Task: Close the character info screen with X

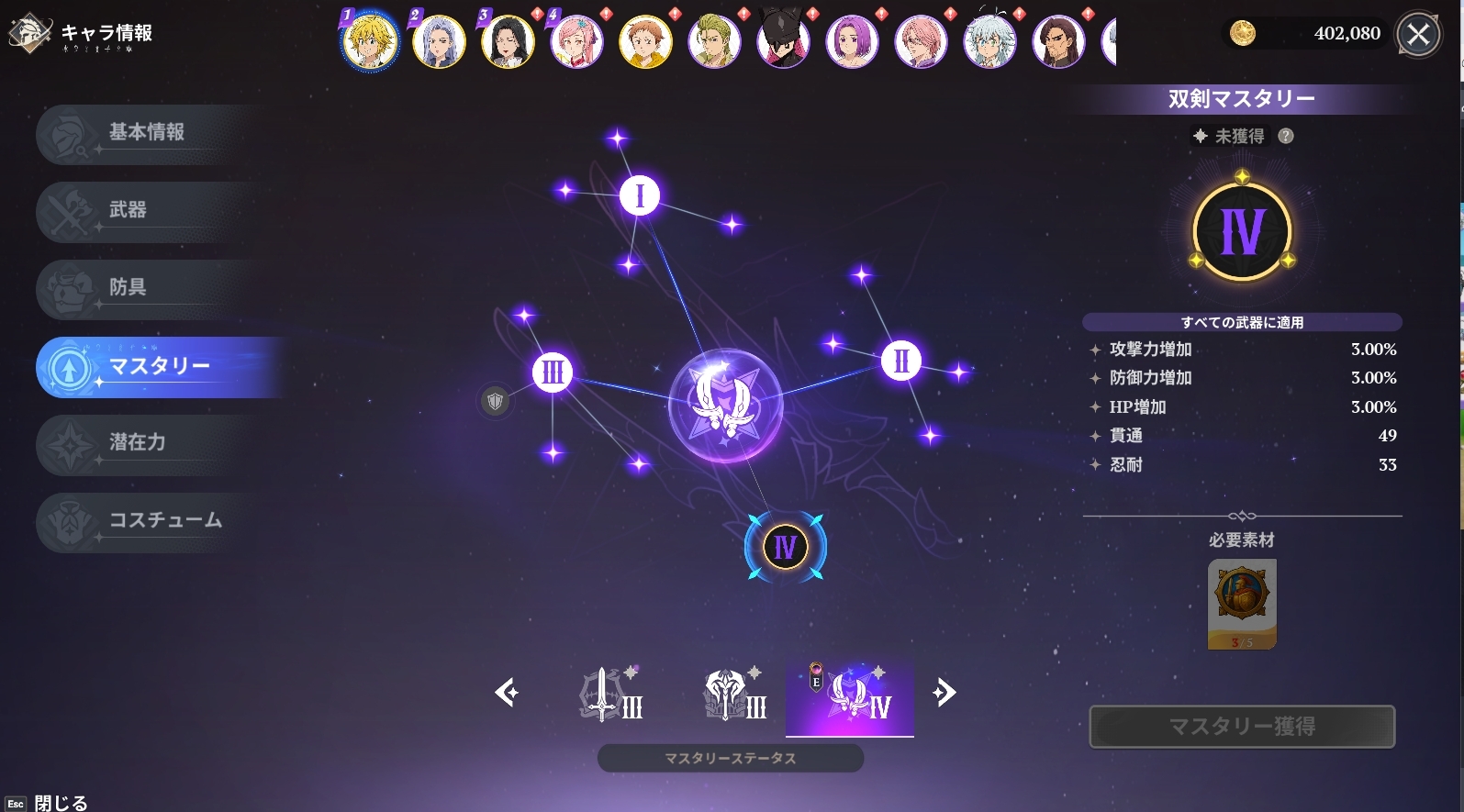Action: tap(1418, 35)
